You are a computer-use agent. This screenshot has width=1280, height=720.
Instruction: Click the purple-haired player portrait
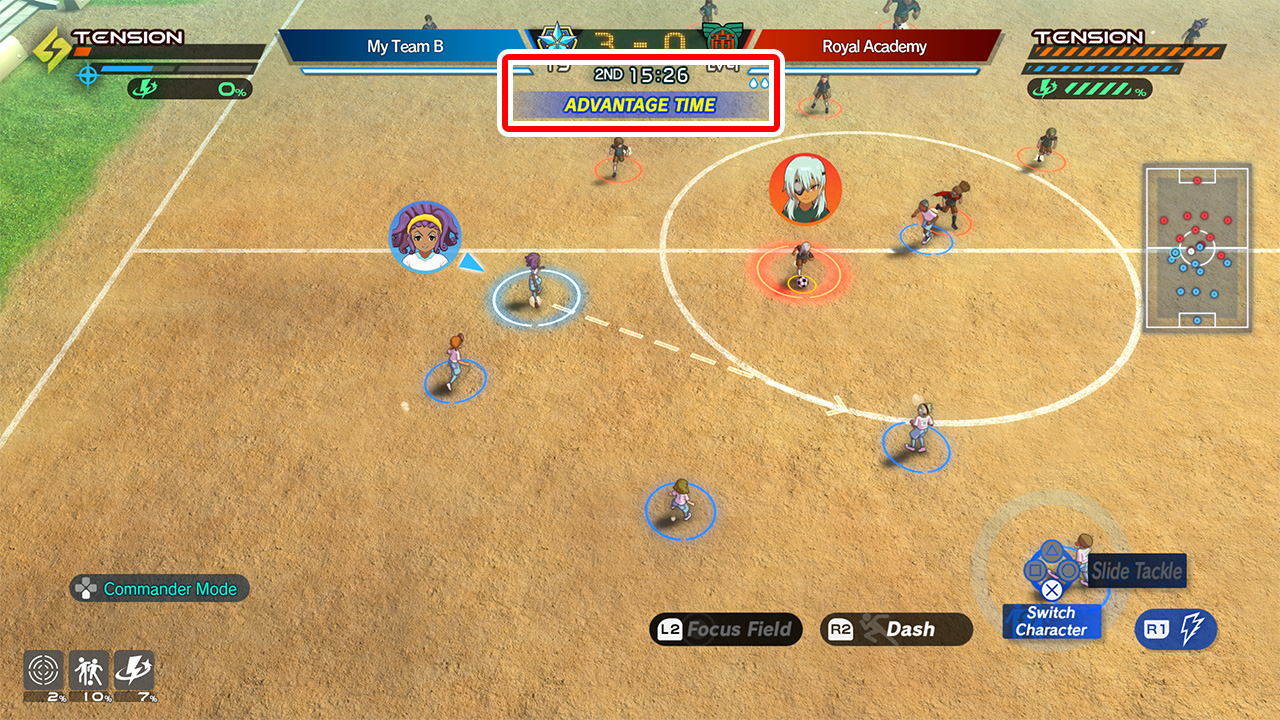pyautogui.click(x=425, y=237)
